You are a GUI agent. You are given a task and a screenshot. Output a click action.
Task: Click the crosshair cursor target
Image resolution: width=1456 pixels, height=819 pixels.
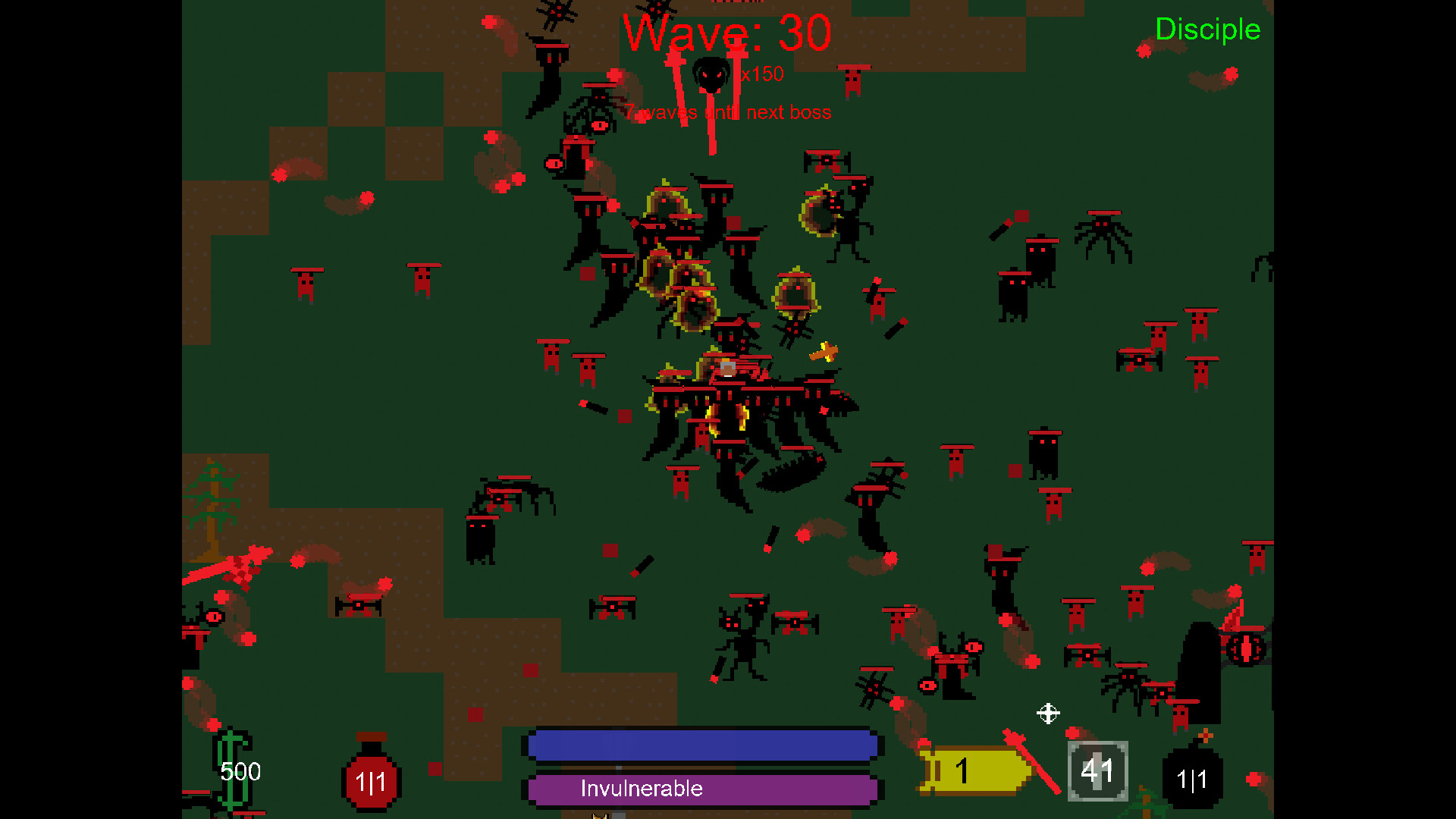(x=1049, y=713)
